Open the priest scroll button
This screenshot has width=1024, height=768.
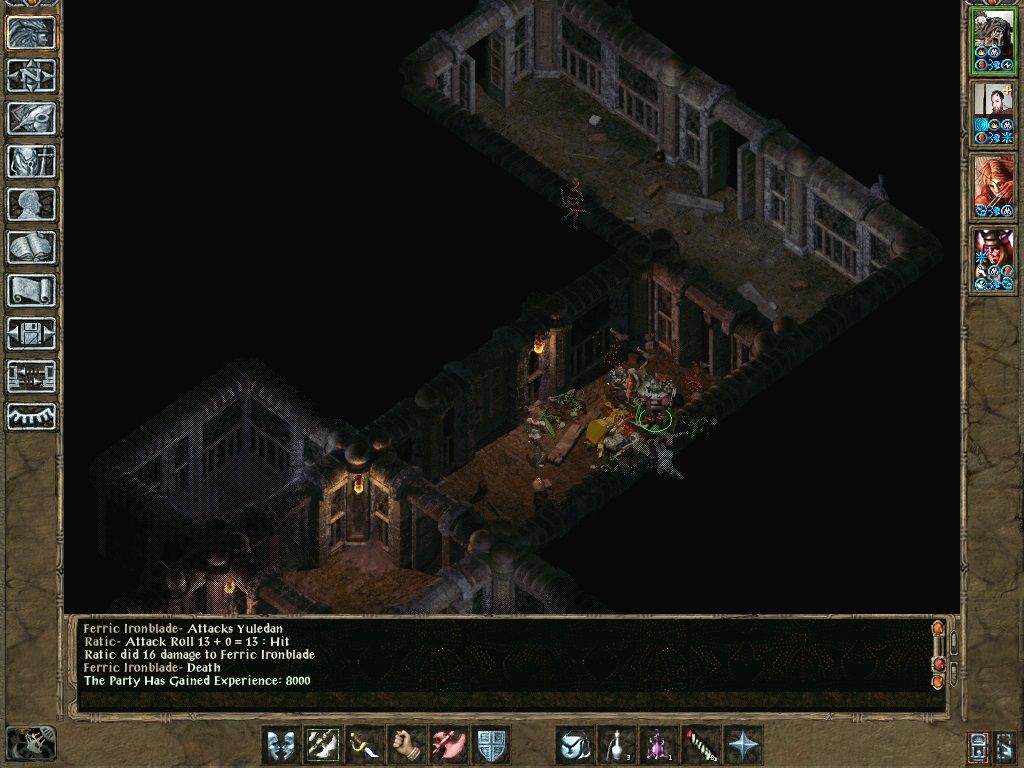[x=32, y=290]
